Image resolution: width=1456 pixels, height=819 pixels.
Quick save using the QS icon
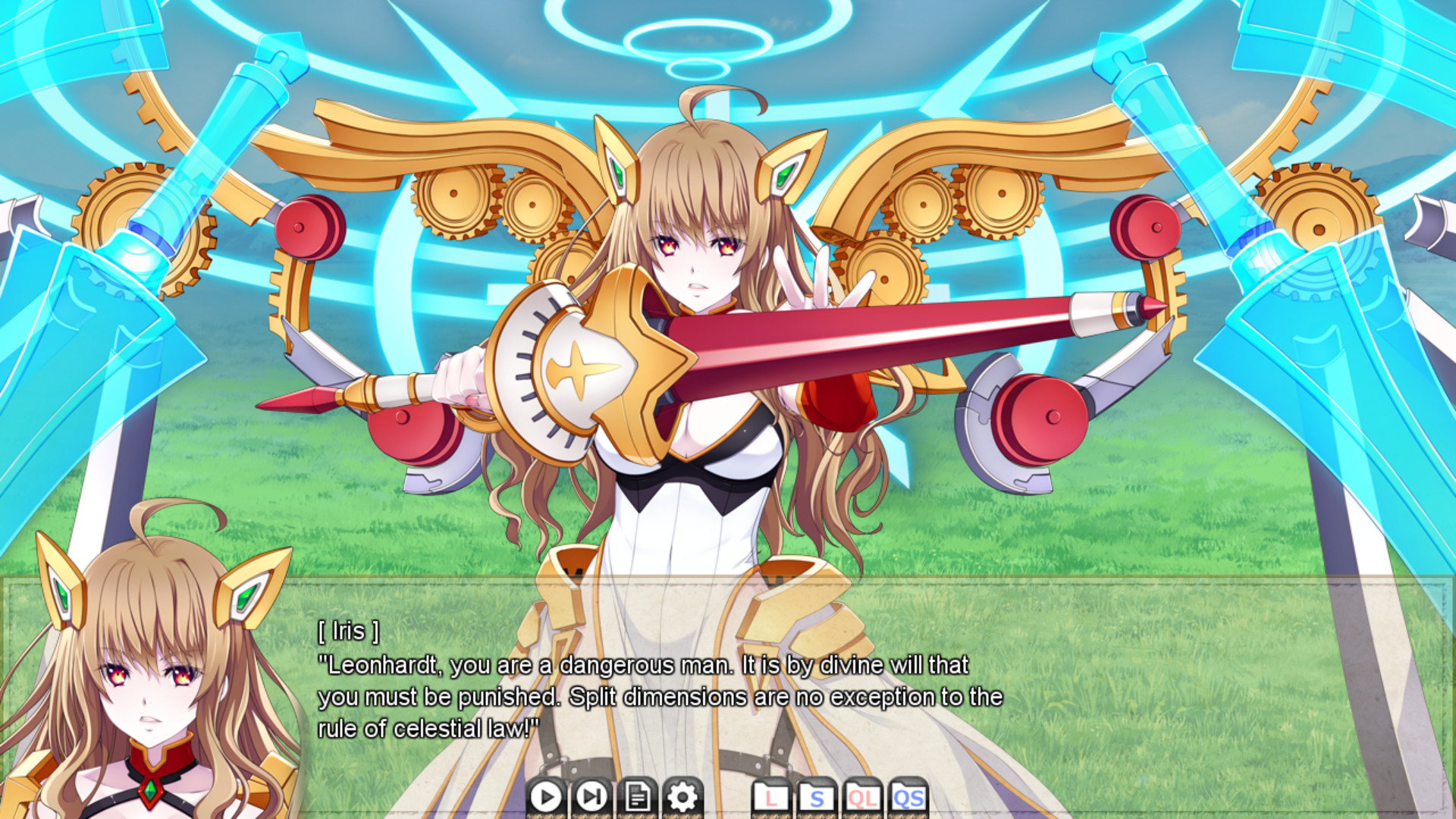coord(908,797)
